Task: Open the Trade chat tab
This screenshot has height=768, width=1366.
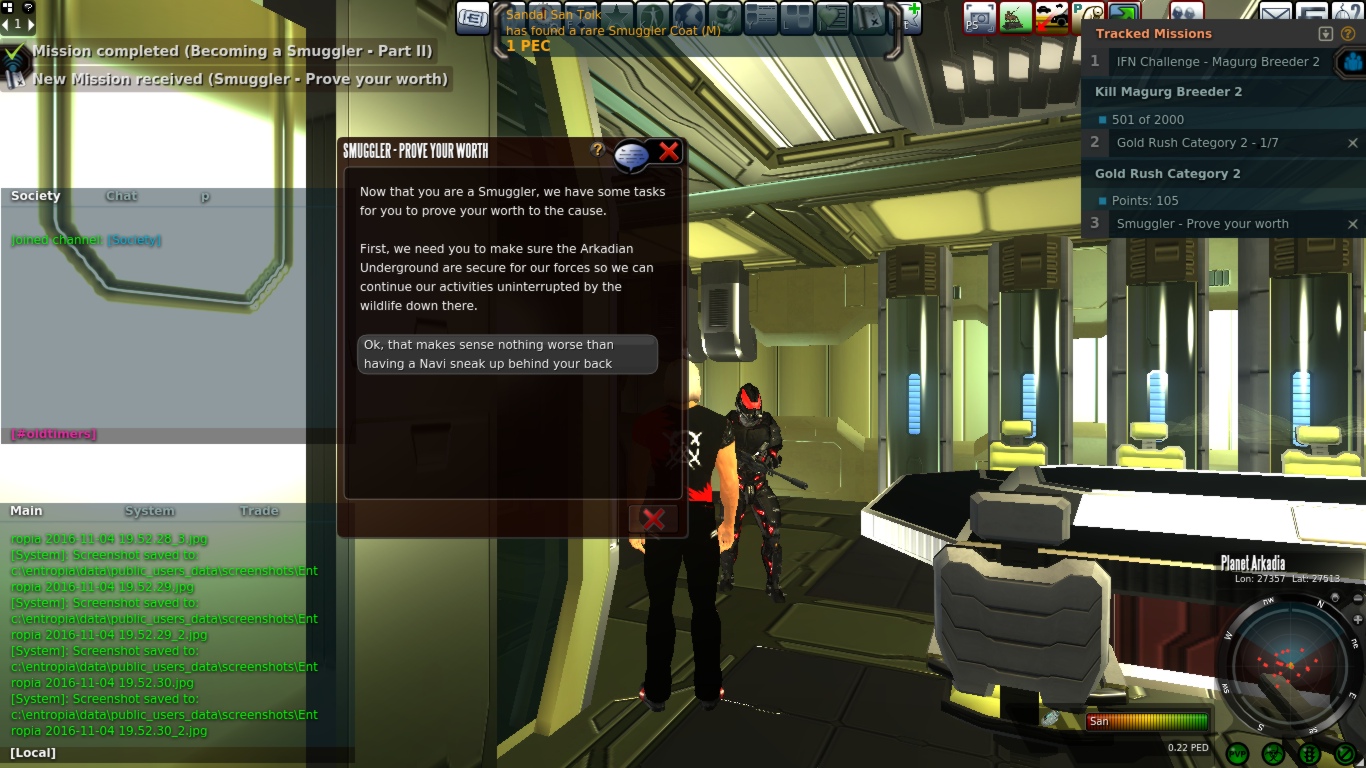Action: pos(259,511)
